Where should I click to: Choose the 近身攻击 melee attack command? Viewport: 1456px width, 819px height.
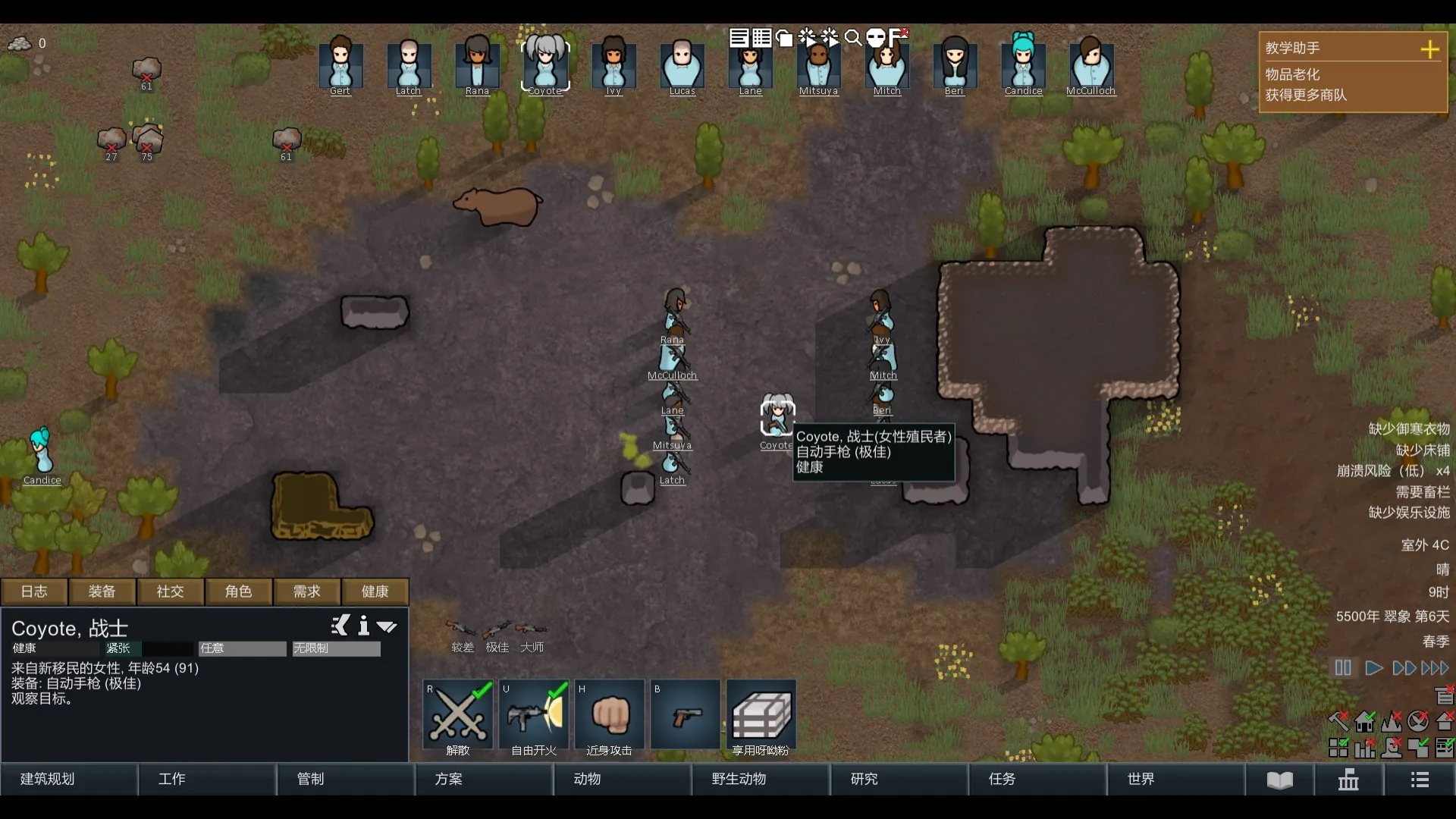pyautogui.click(x=610, y=717)
